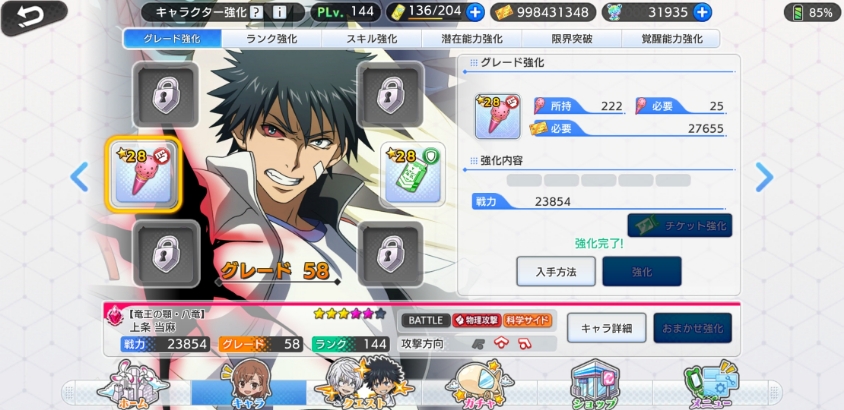Select the pink ice cream item slot
Screen dimensions: 844x410
tap(143, 174)
